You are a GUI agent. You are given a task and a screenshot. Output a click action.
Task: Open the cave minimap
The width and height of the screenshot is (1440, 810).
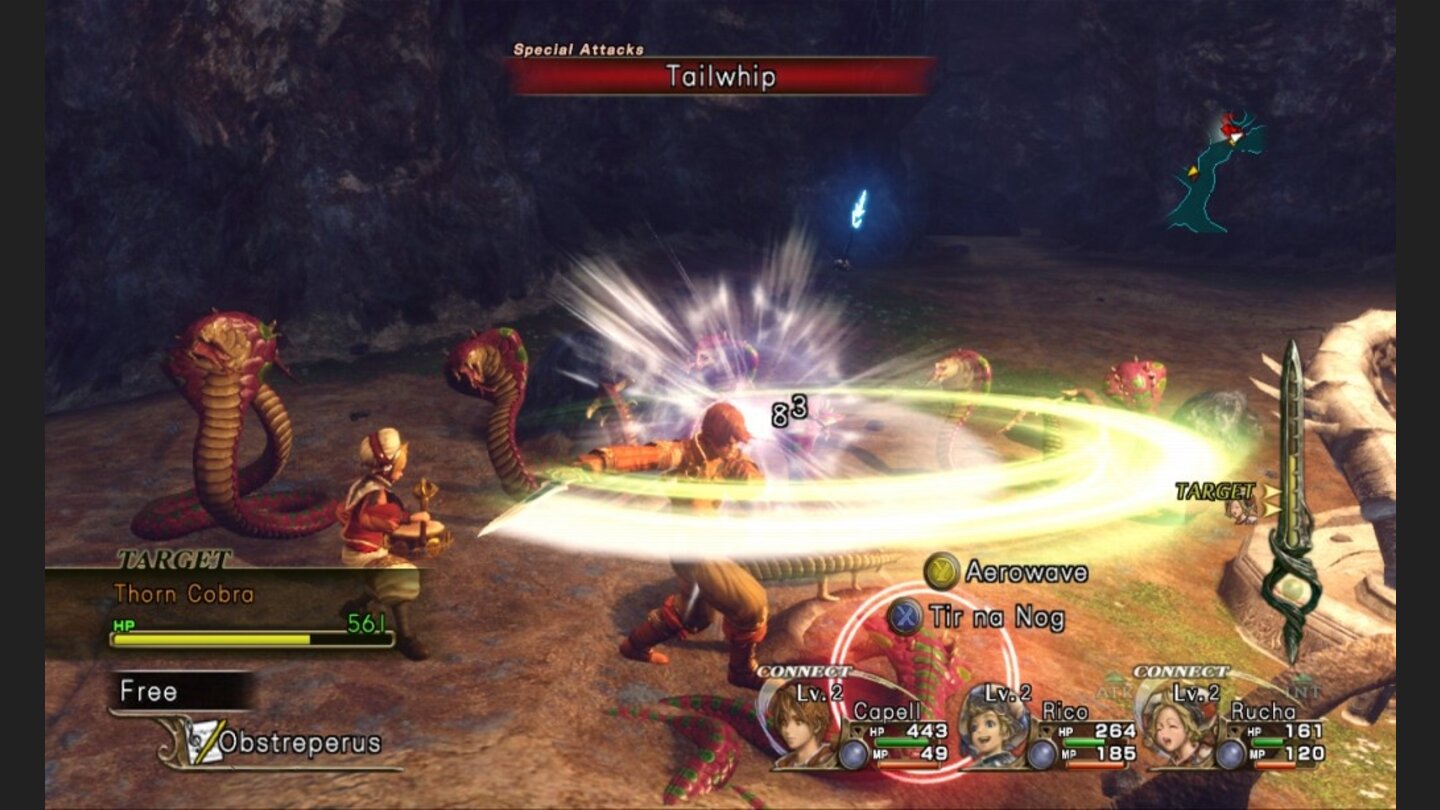[1217, 172]
